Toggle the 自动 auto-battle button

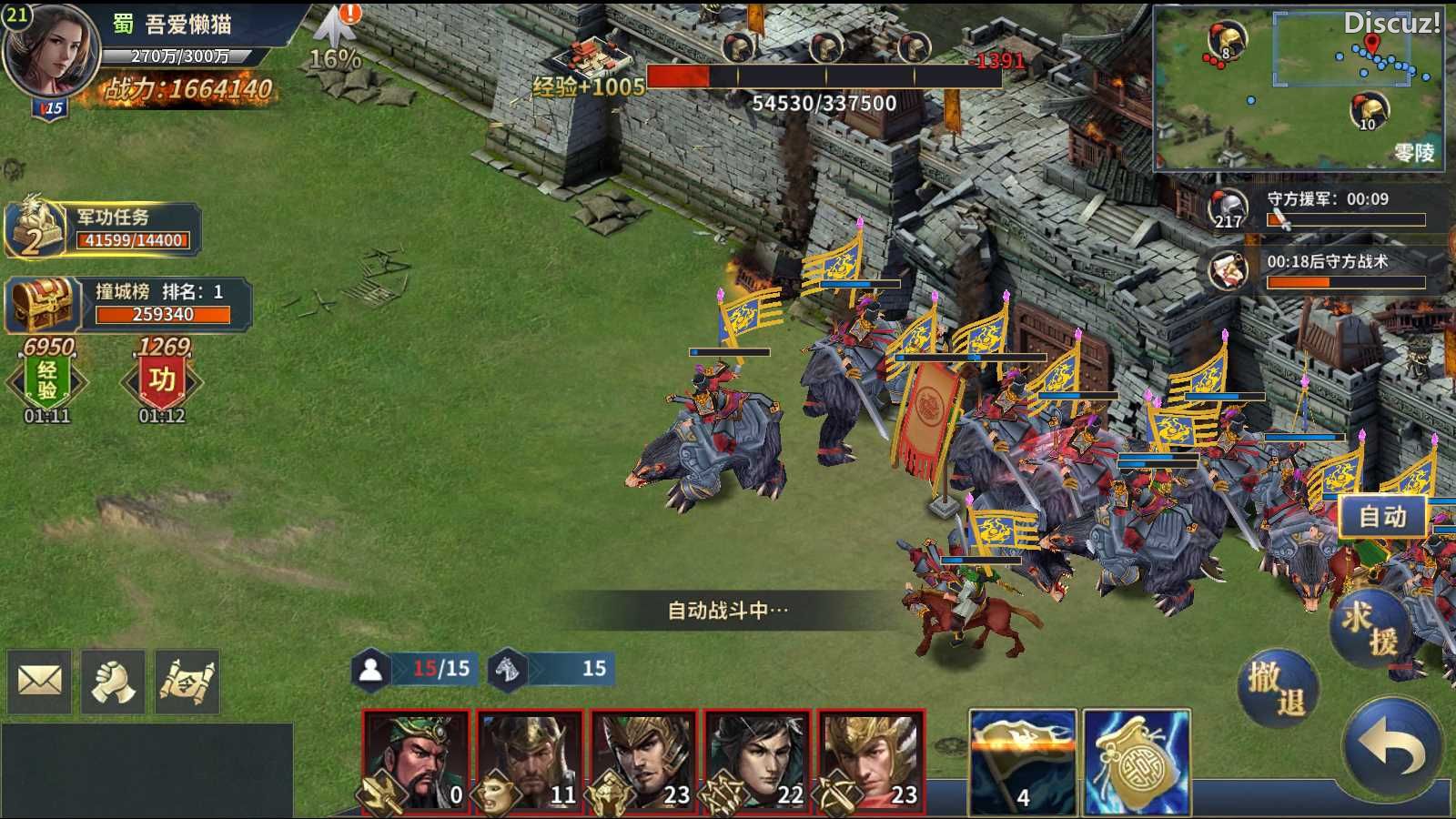pos(1382,517)
